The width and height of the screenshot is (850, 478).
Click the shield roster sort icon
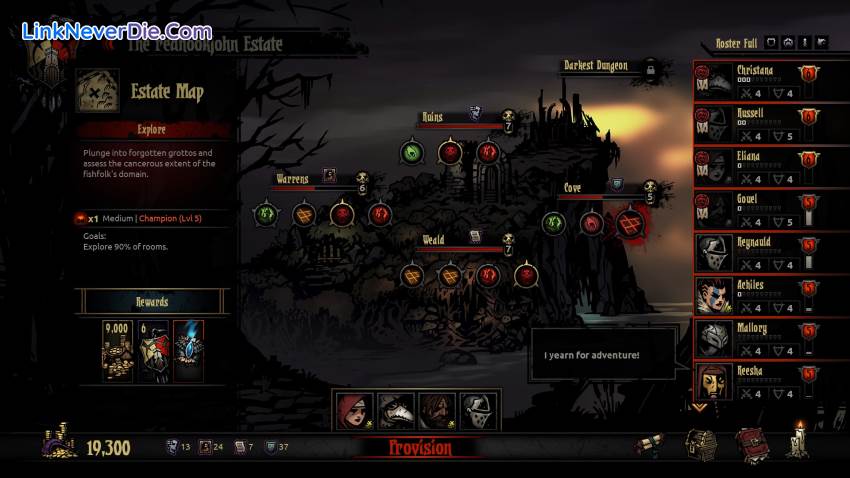771,42
